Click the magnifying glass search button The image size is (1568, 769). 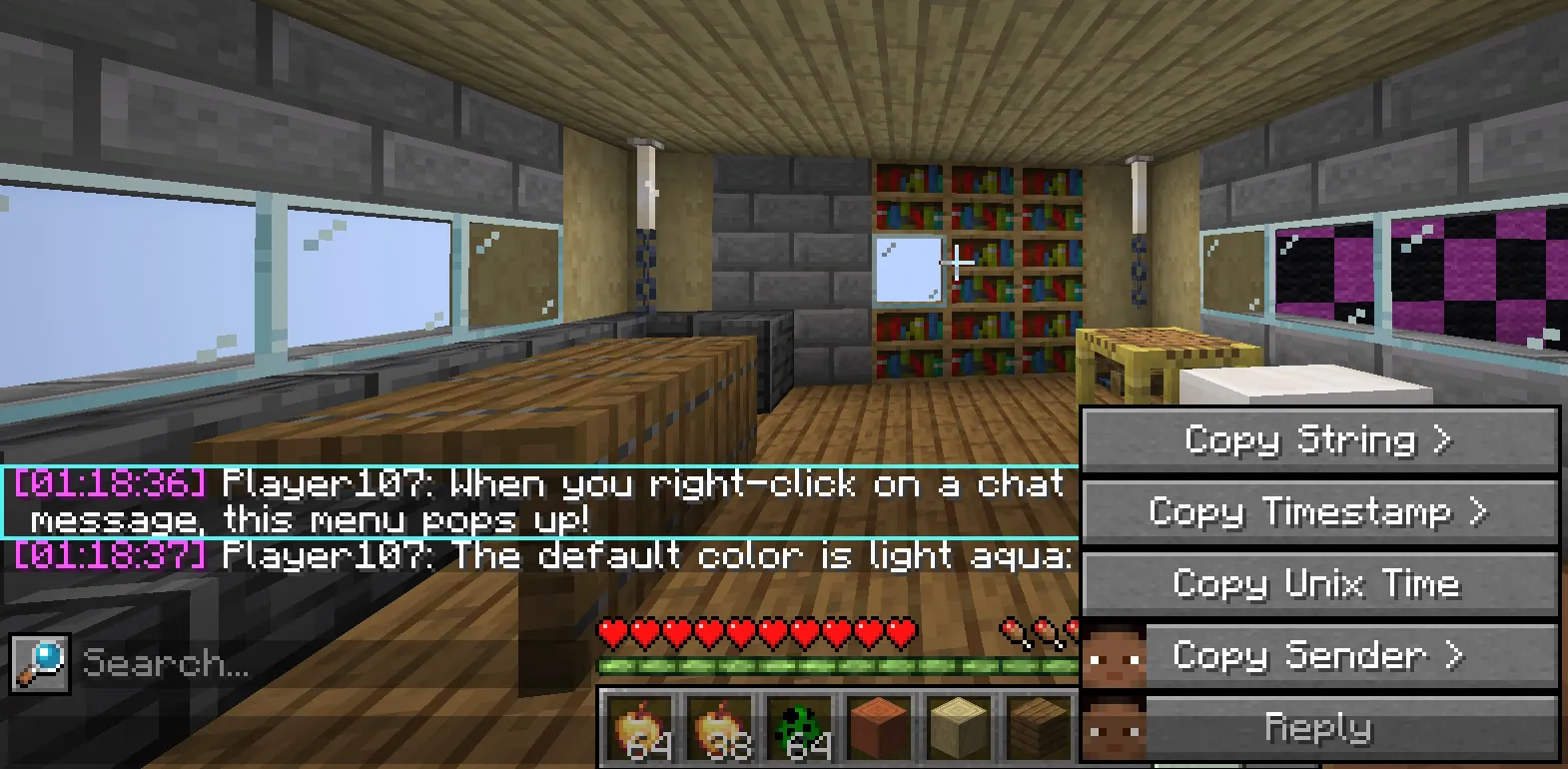pyautogui.click(x=40, y=662)
